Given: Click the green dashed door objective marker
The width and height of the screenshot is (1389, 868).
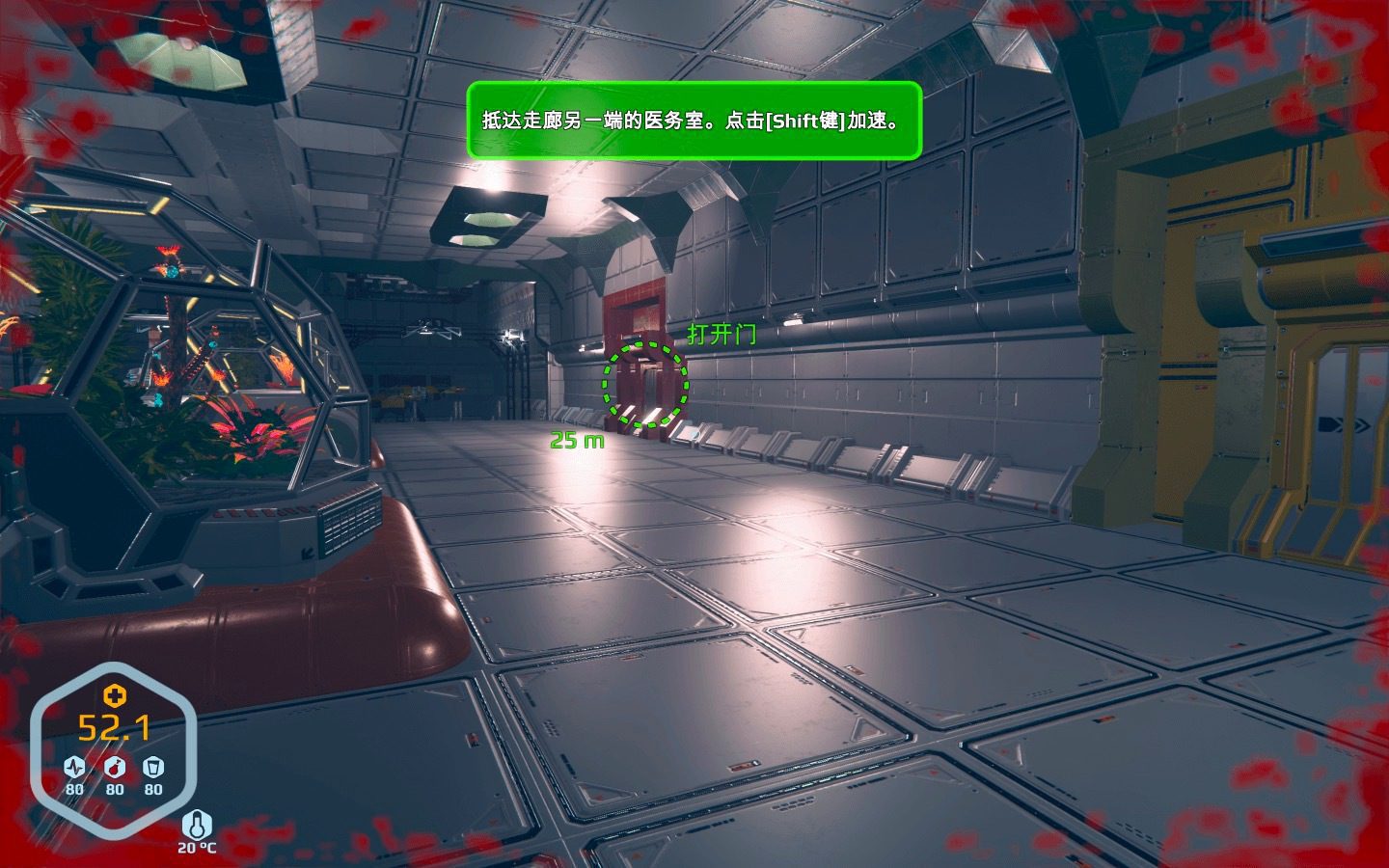Looking at the screenshot, I should pyautogui.click(x=645, y=384).
